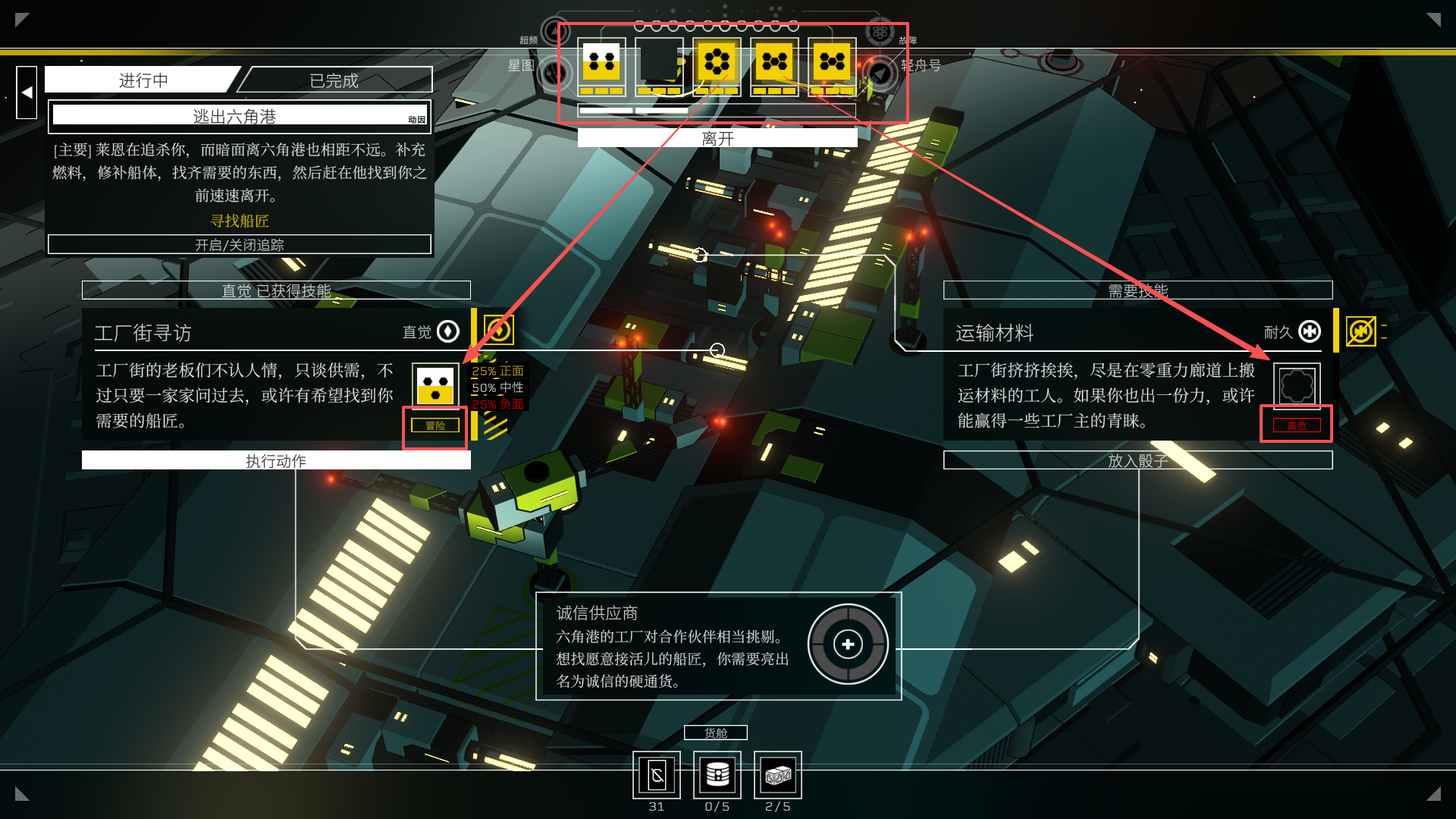Screen dimensions: 1456x819
Task: Open the 轻舟号 ship icon
Action: point(880,73)
